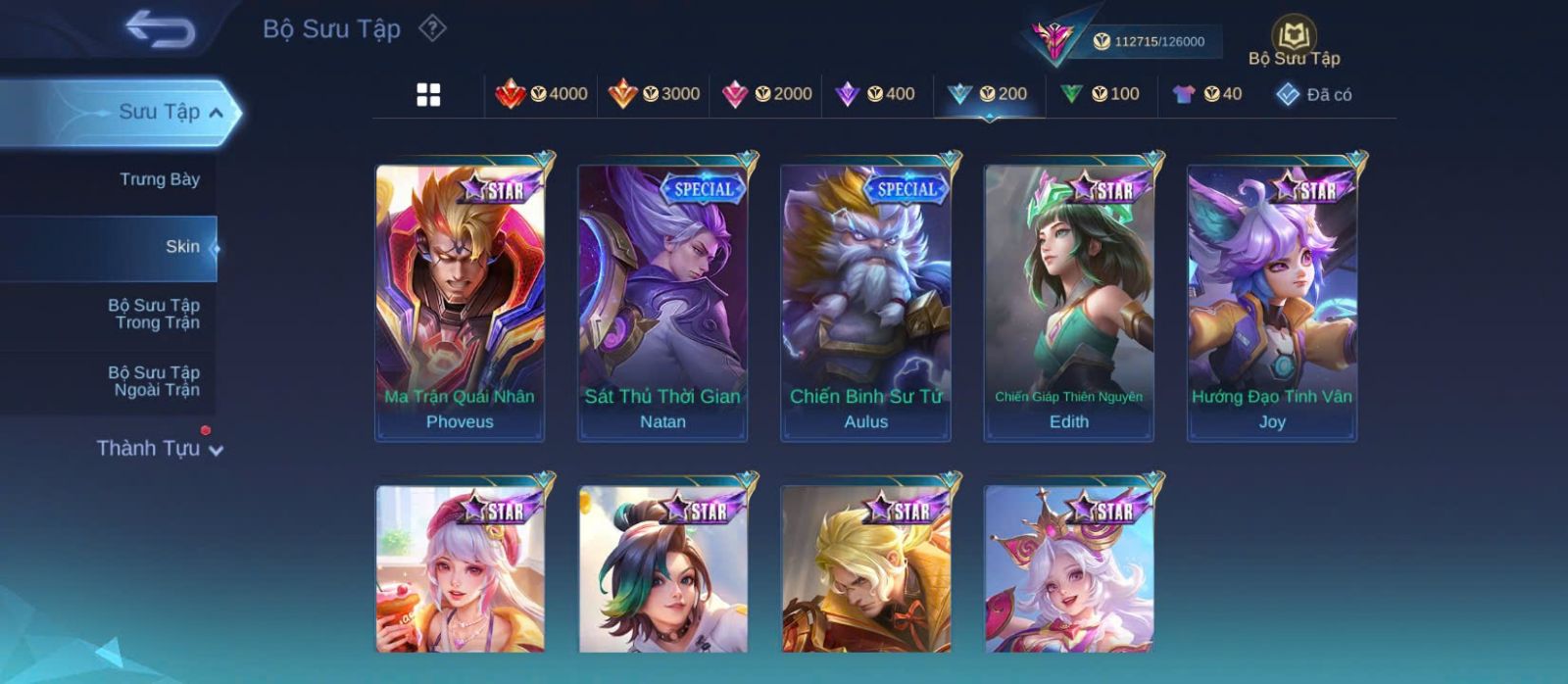Switch to the 100 points tier tab
The width and height of the screenshot is (1568, 684).
[1100, 94]
